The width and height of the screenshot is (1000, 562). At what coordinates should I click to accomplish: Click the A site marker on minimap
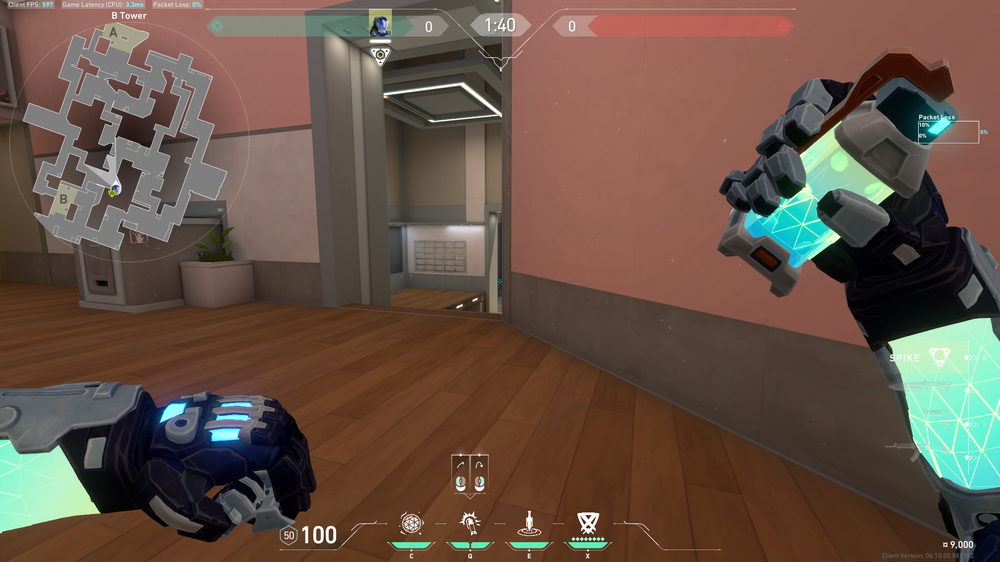pyautogui.click(x=113, y=33)
